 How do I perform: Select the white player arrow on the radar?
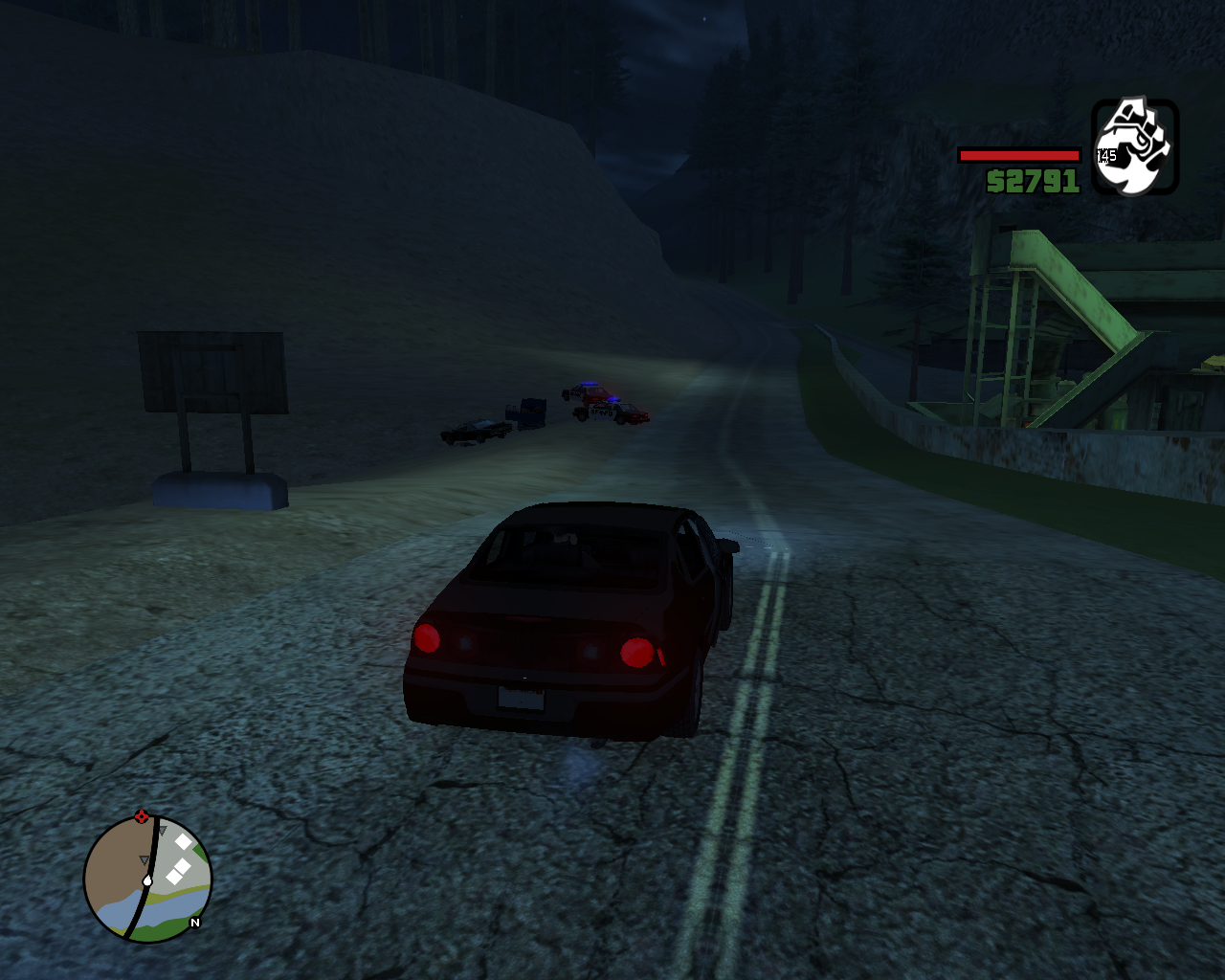click(x=147, y=880)
